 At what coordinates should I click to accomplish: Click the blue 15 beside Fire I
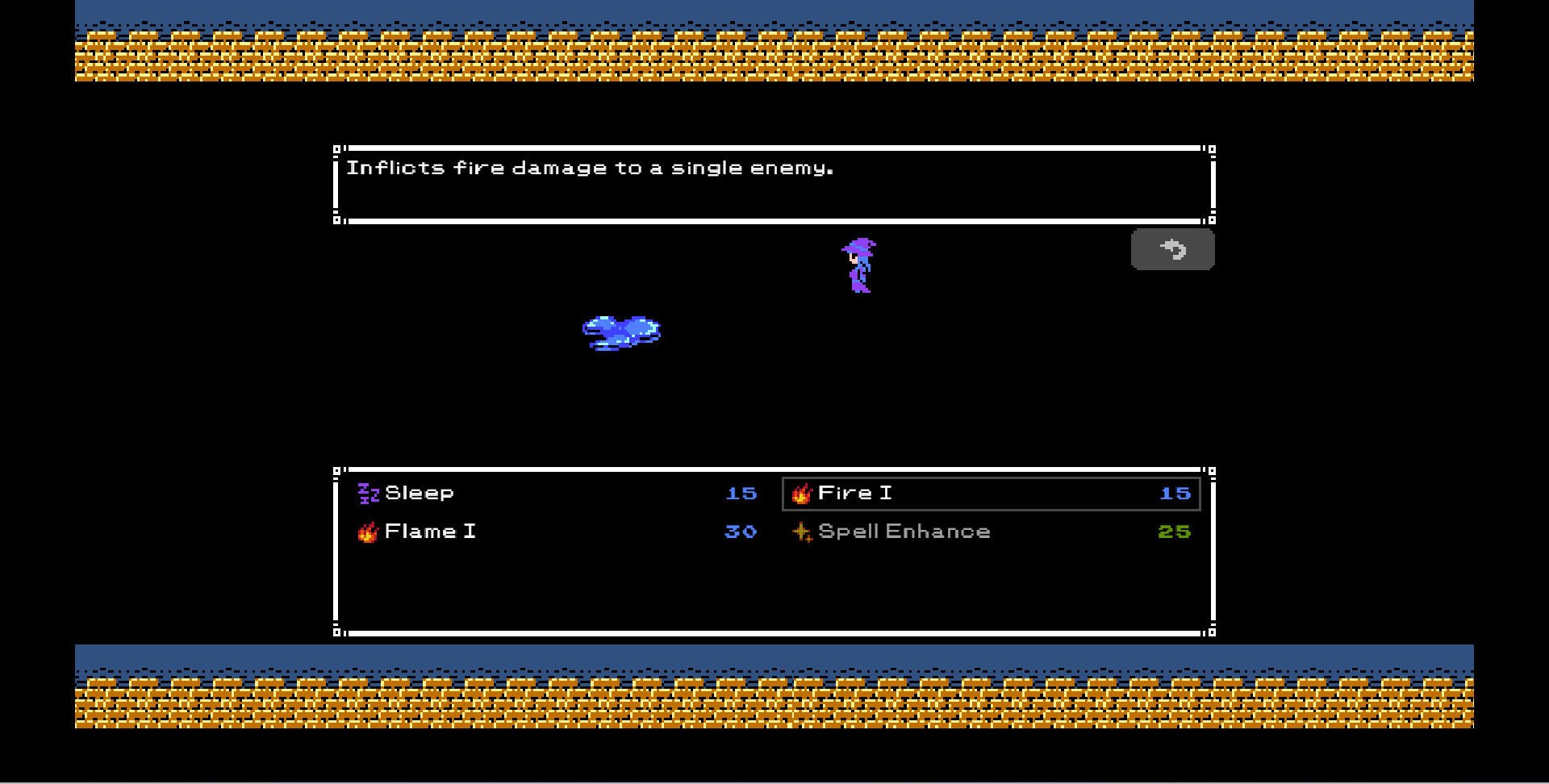tap(1177, 493)
